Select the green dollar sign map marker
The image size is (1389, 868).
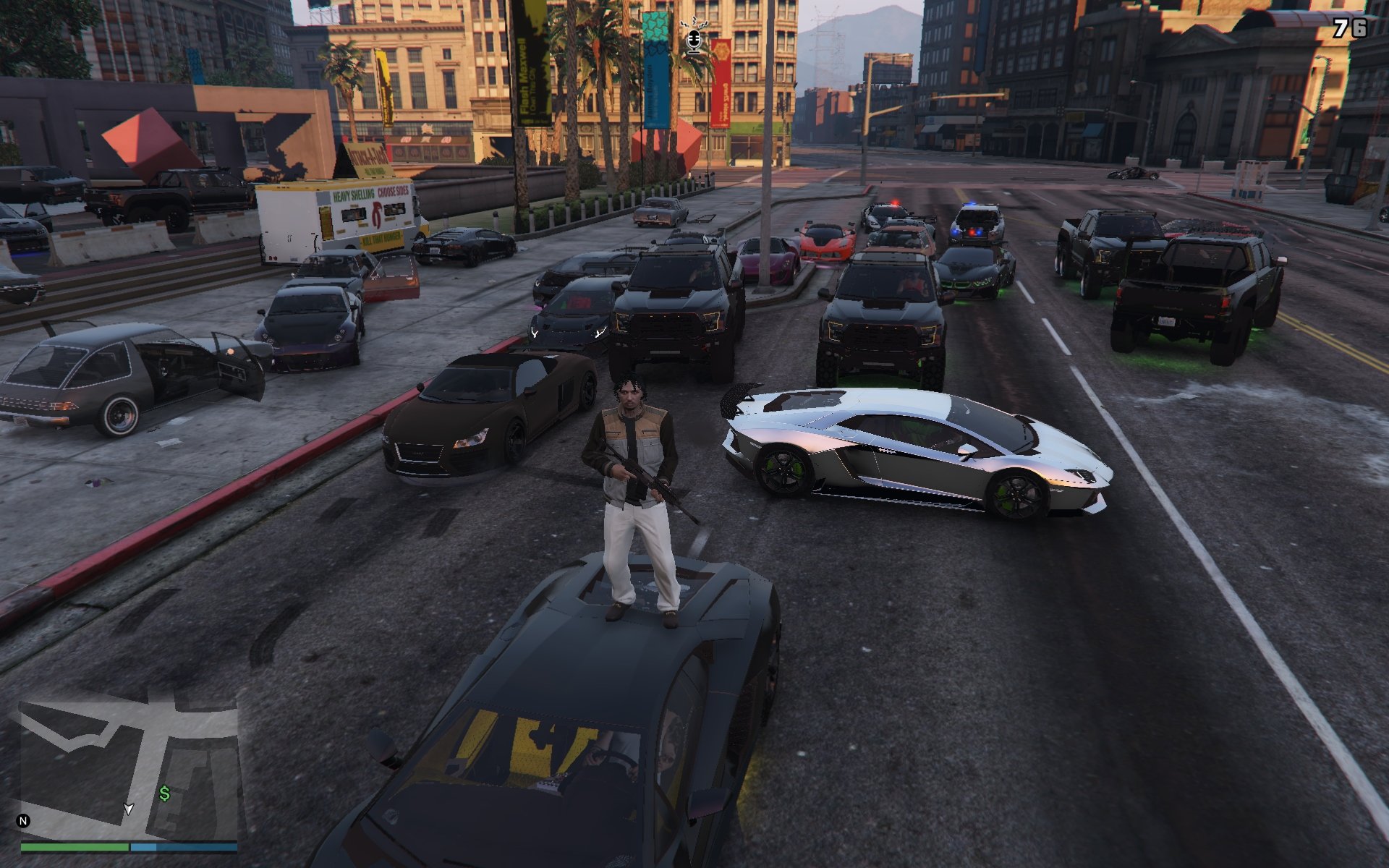tap(165, 794)
